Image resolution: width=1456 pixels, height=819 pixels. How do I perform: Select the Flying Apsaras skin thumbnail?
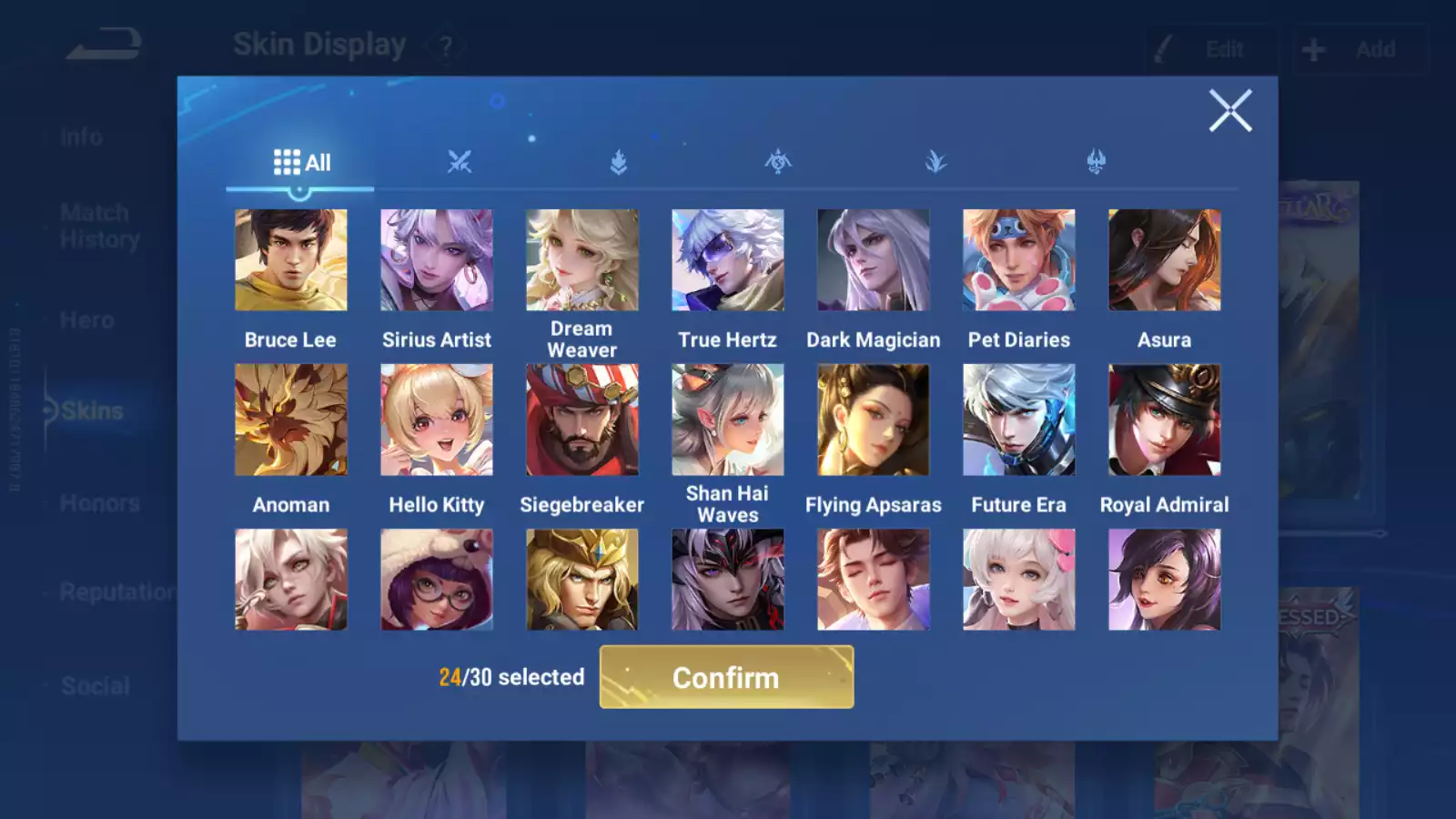click(874, 419)
